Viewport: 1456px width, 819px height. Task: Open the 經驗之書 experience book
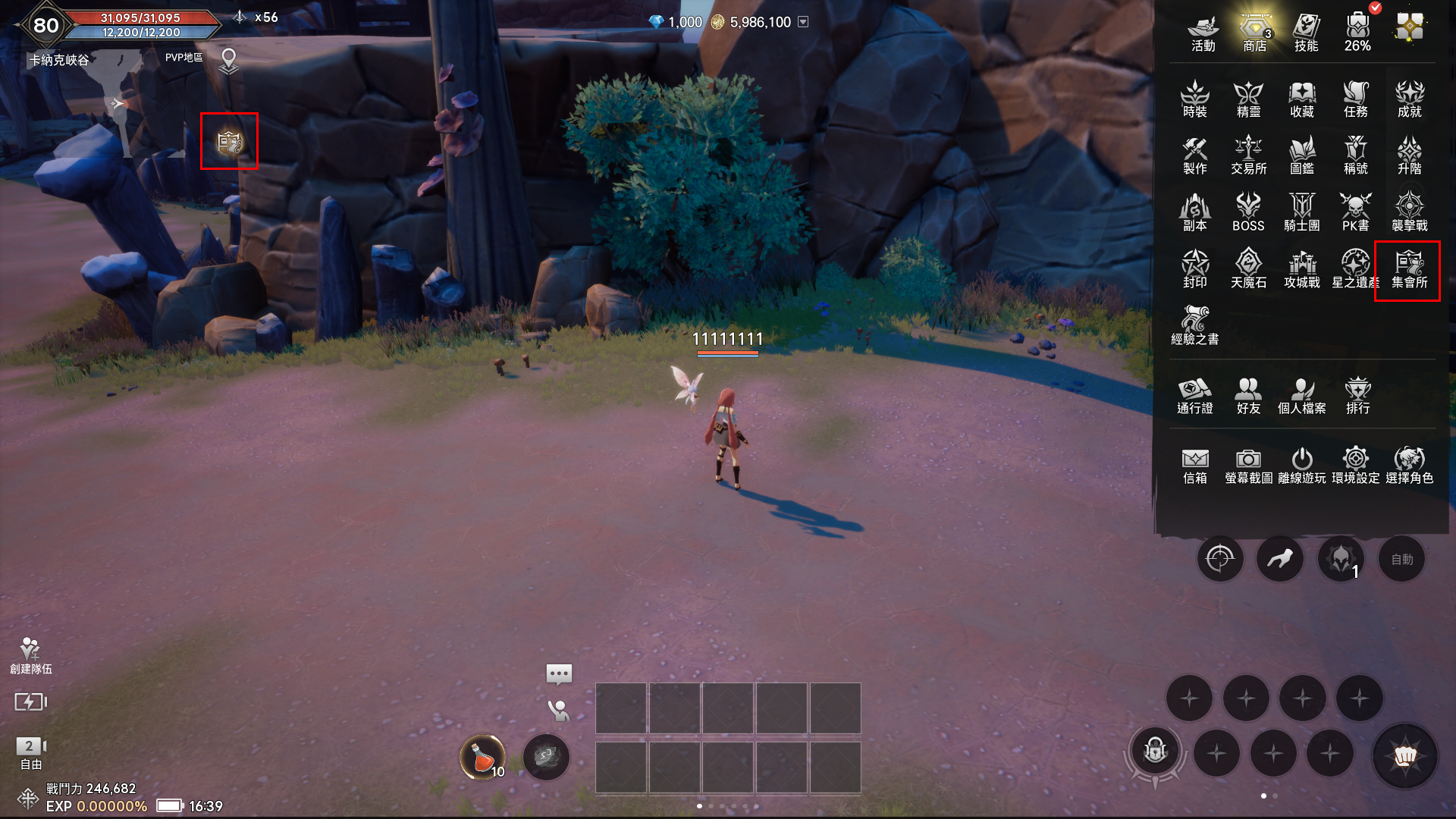click(x=1194, y=326)
